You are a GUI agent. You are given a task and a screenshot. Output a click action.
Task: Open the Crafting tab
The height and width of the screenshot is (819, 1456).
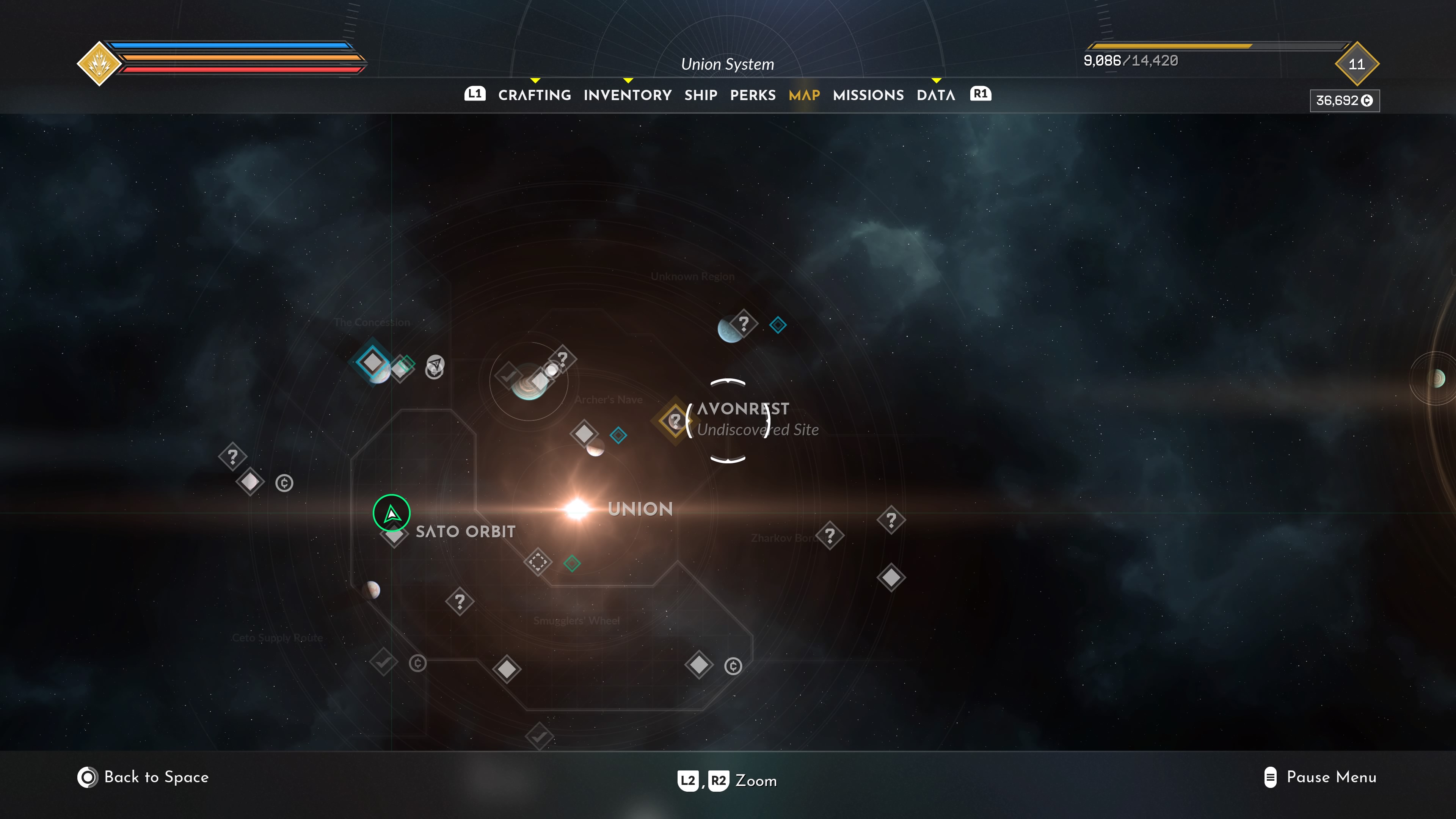click(x=534, y=95)
